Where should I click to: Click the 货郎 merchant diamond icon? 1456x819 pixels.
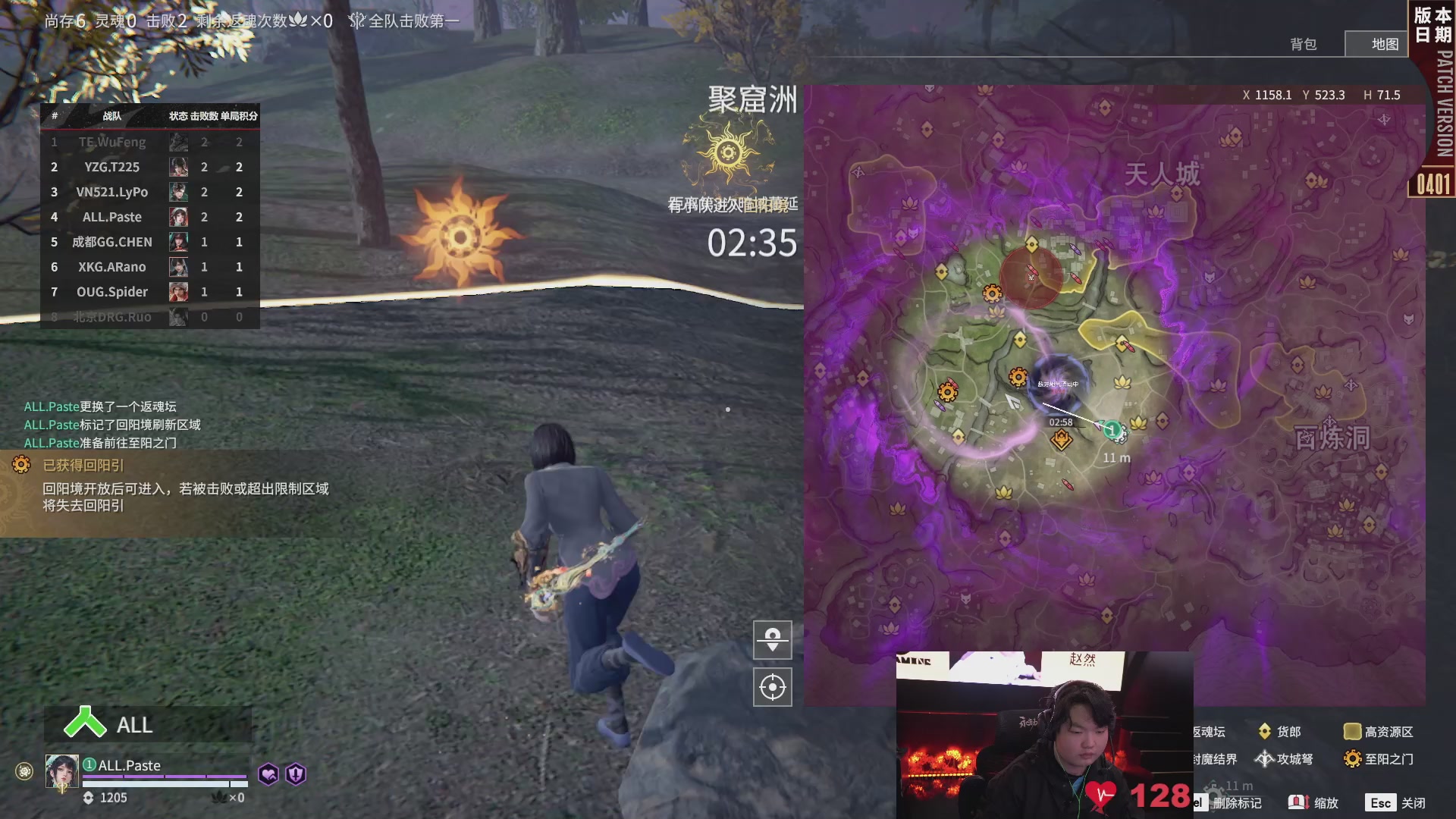tap(1265, 731)
